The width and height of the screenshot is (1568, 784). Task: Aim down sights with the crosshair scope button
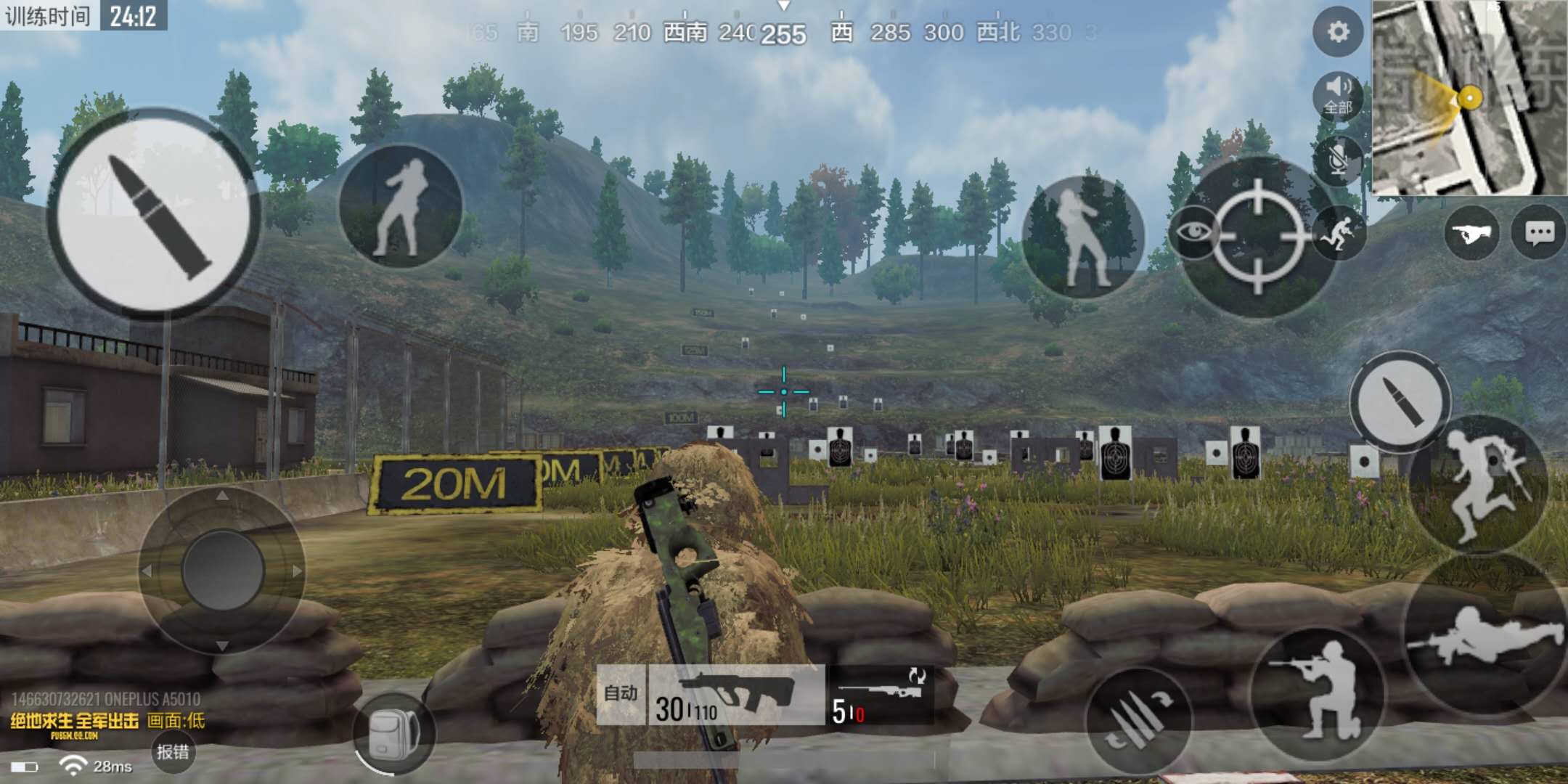click(1259, 237)
